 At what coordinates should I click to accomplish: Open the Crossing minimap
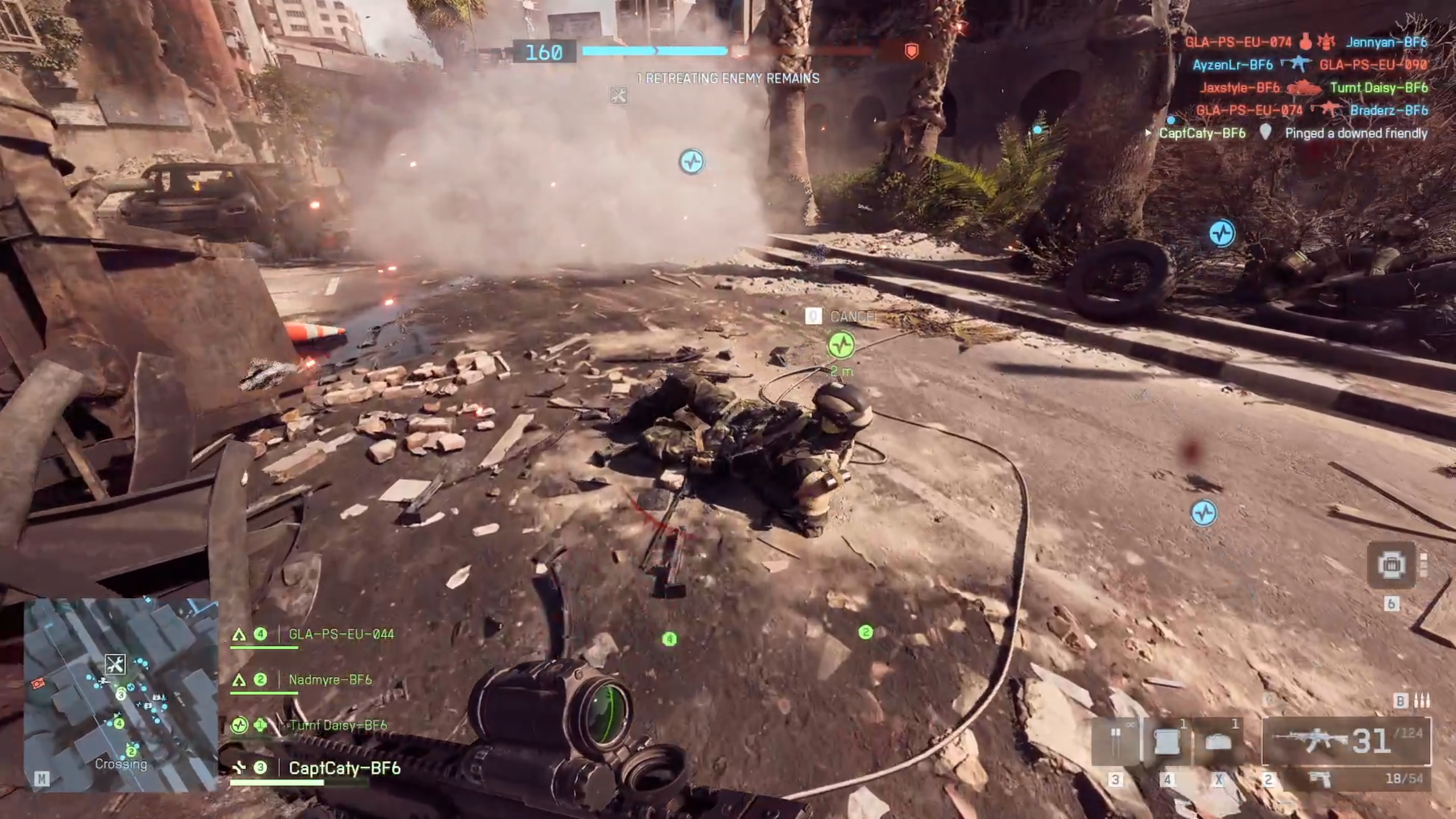[121, 695]
